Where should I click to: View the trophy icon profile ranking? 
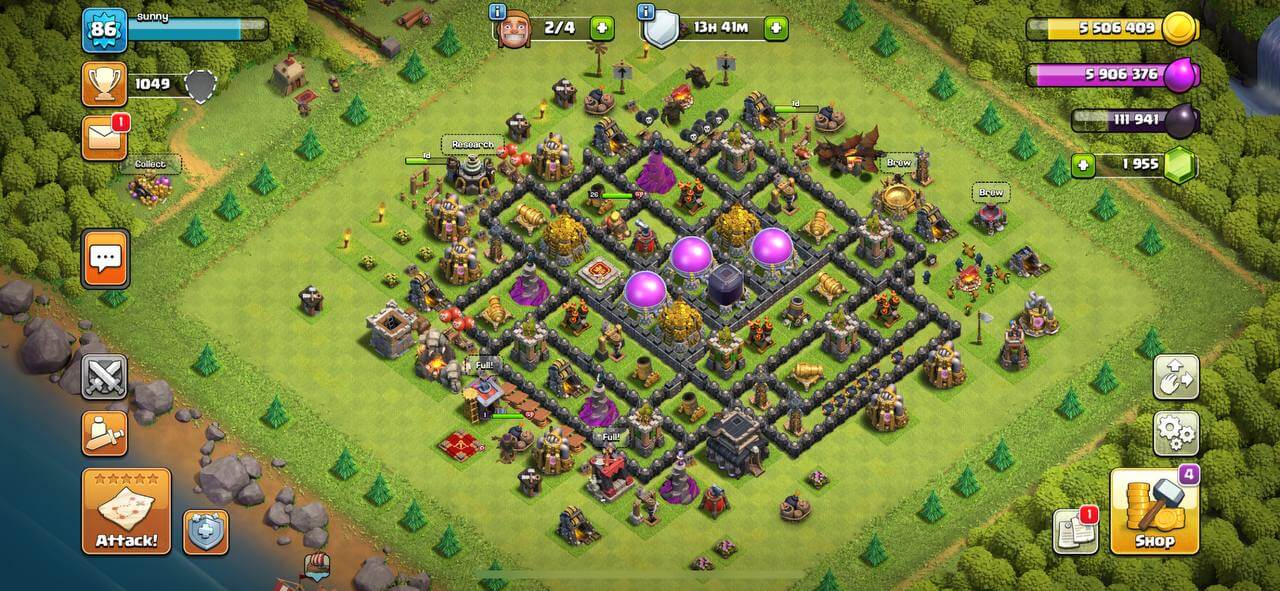pos(104,84)
